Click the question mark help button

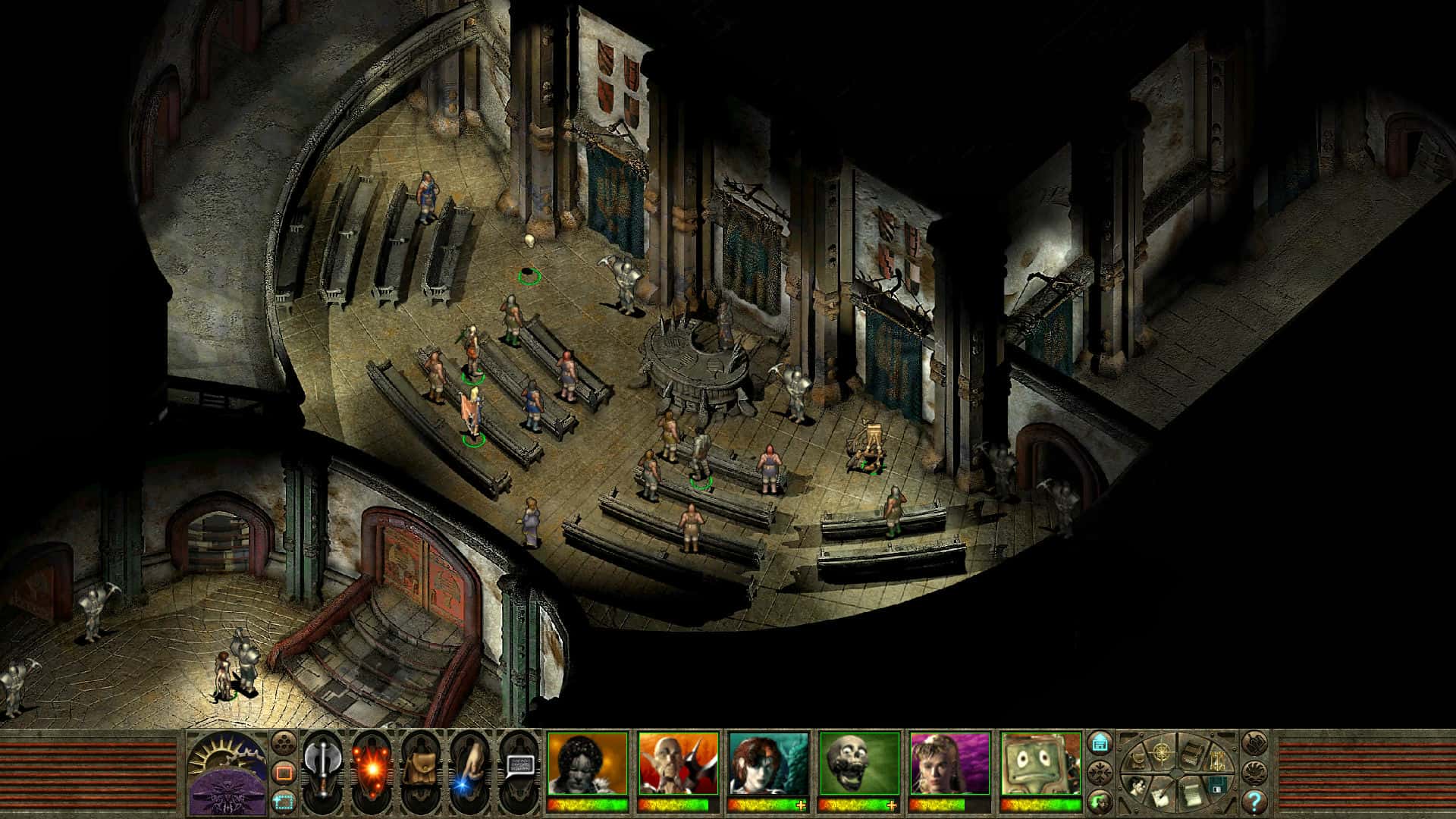point(1254,802)
